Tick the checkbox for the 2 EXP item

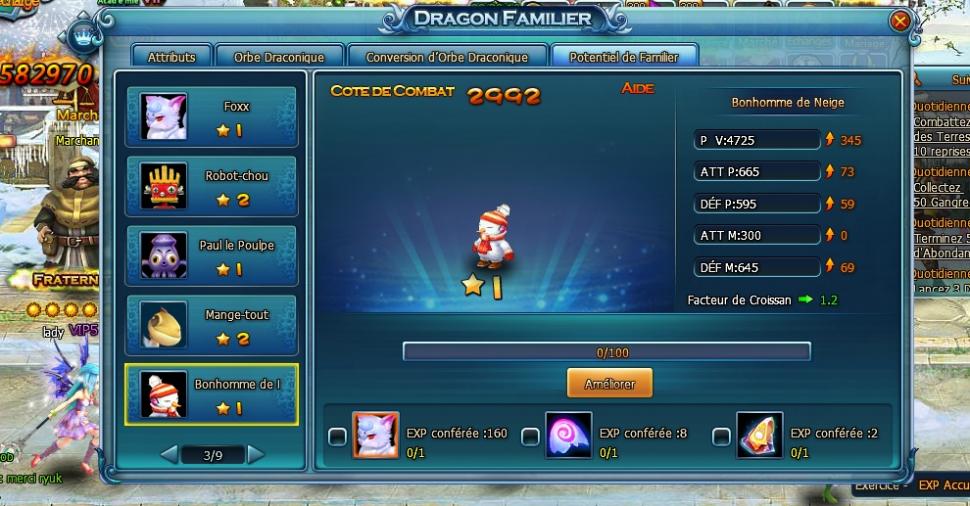[x=721, y=436]
